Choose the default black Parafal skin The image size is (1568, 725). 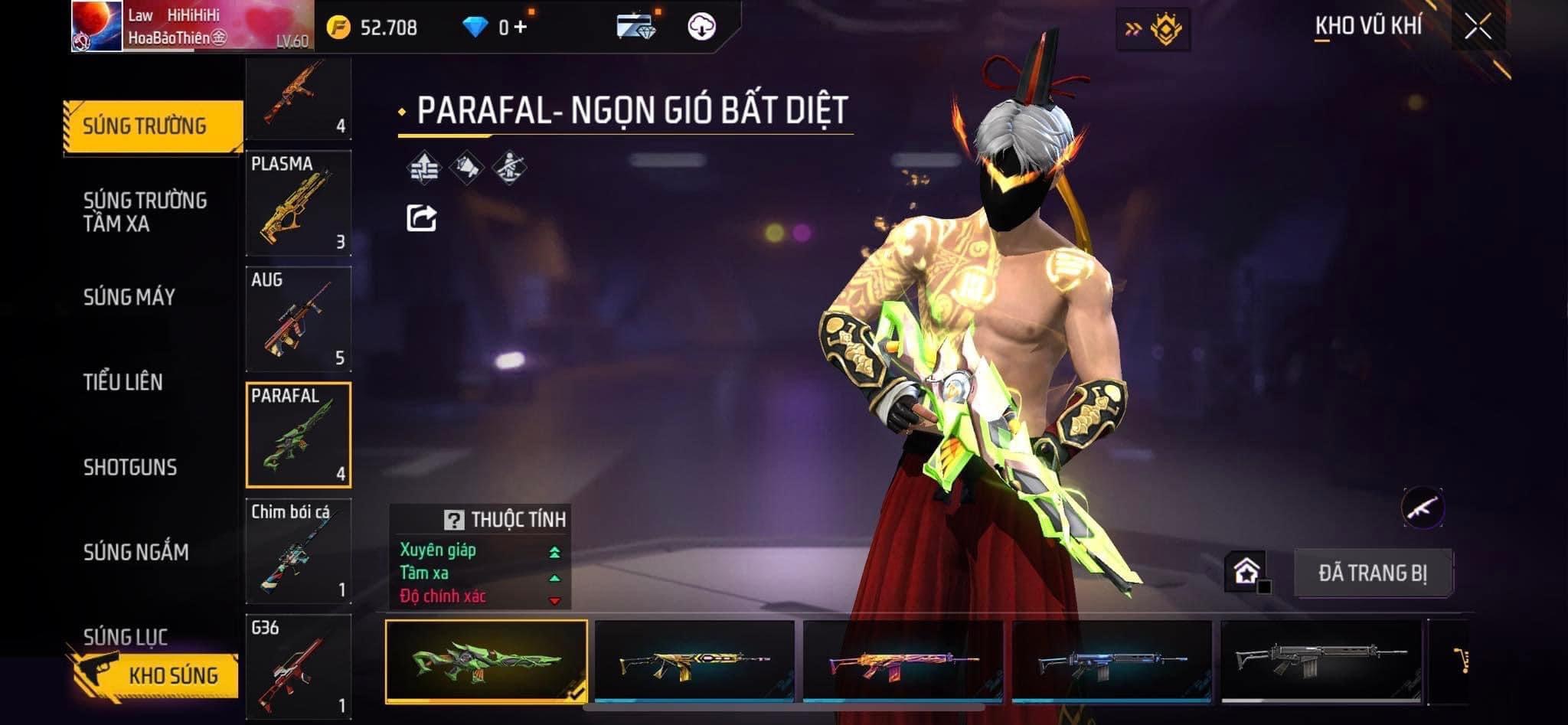tap(1321, 661)
